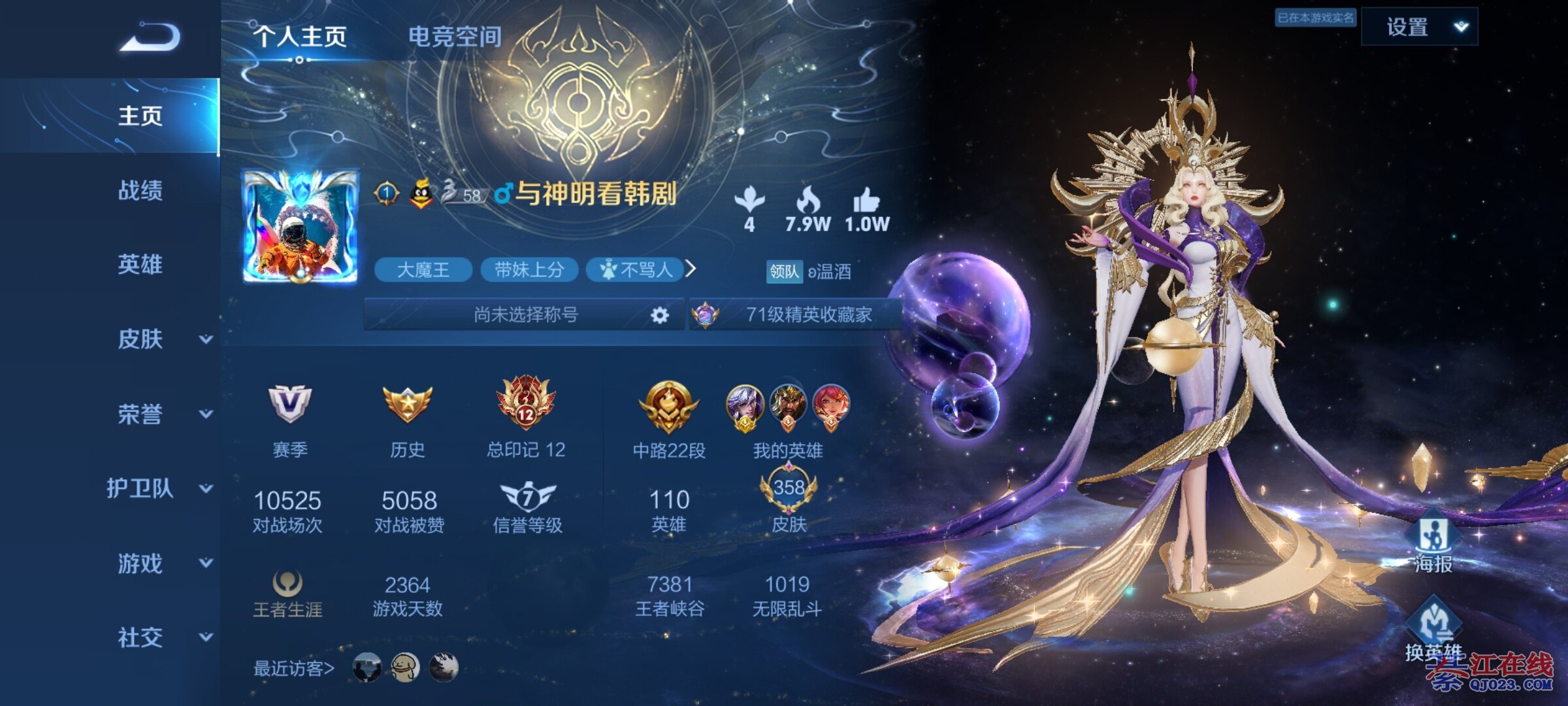
Task: Show the 最近访客 recent visitors list
Action: (x=294, y=668)
